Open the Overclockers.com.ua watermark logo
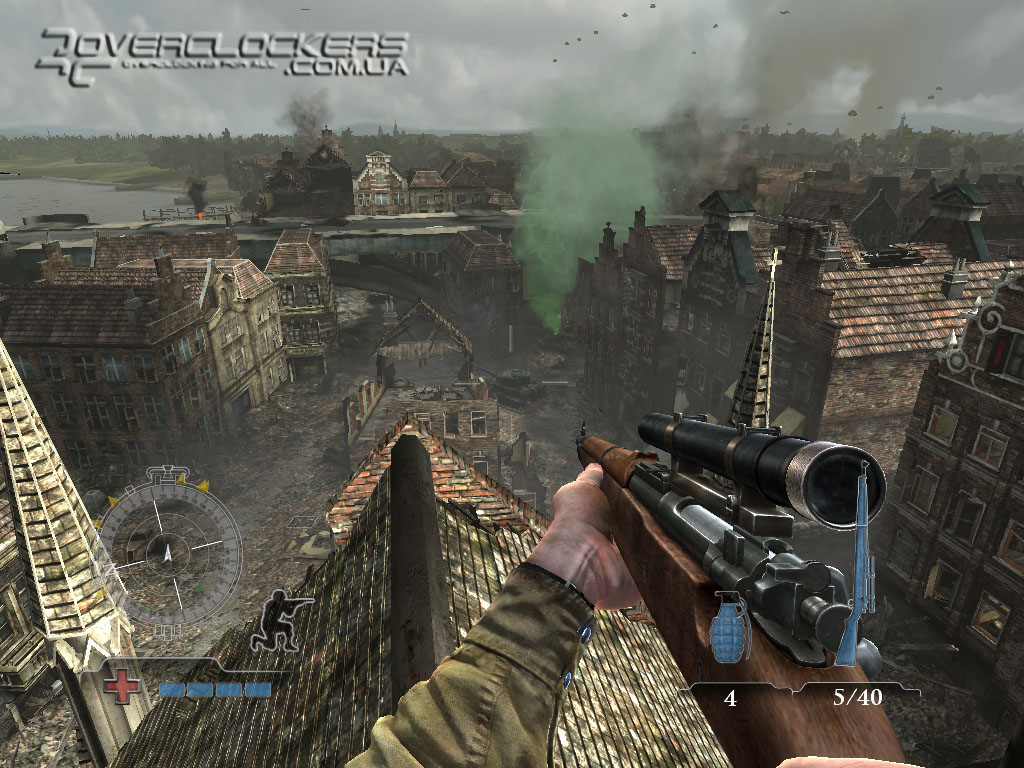Viewport: 1024px width, 768px height. point(222,53)
